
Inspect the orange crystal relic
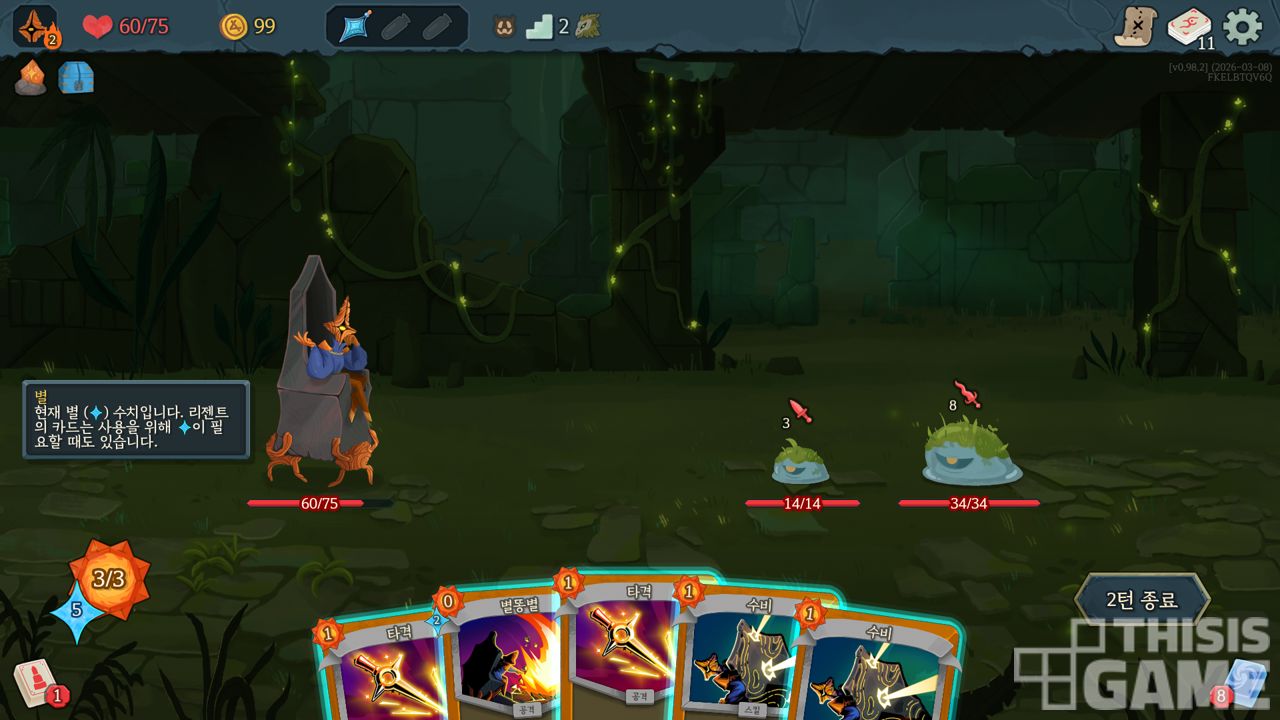31,78
